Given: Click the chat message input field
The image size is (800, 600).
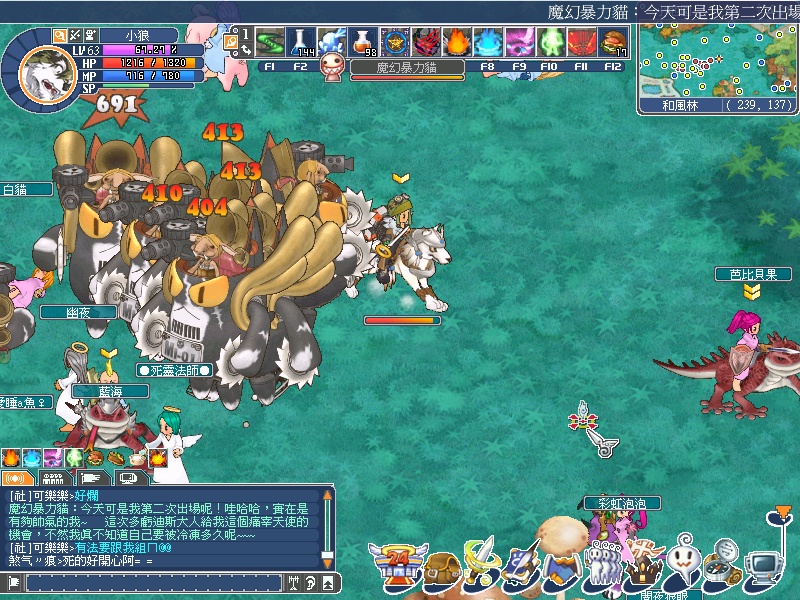Looking at the screenshot, I should (x=150, y=581).
